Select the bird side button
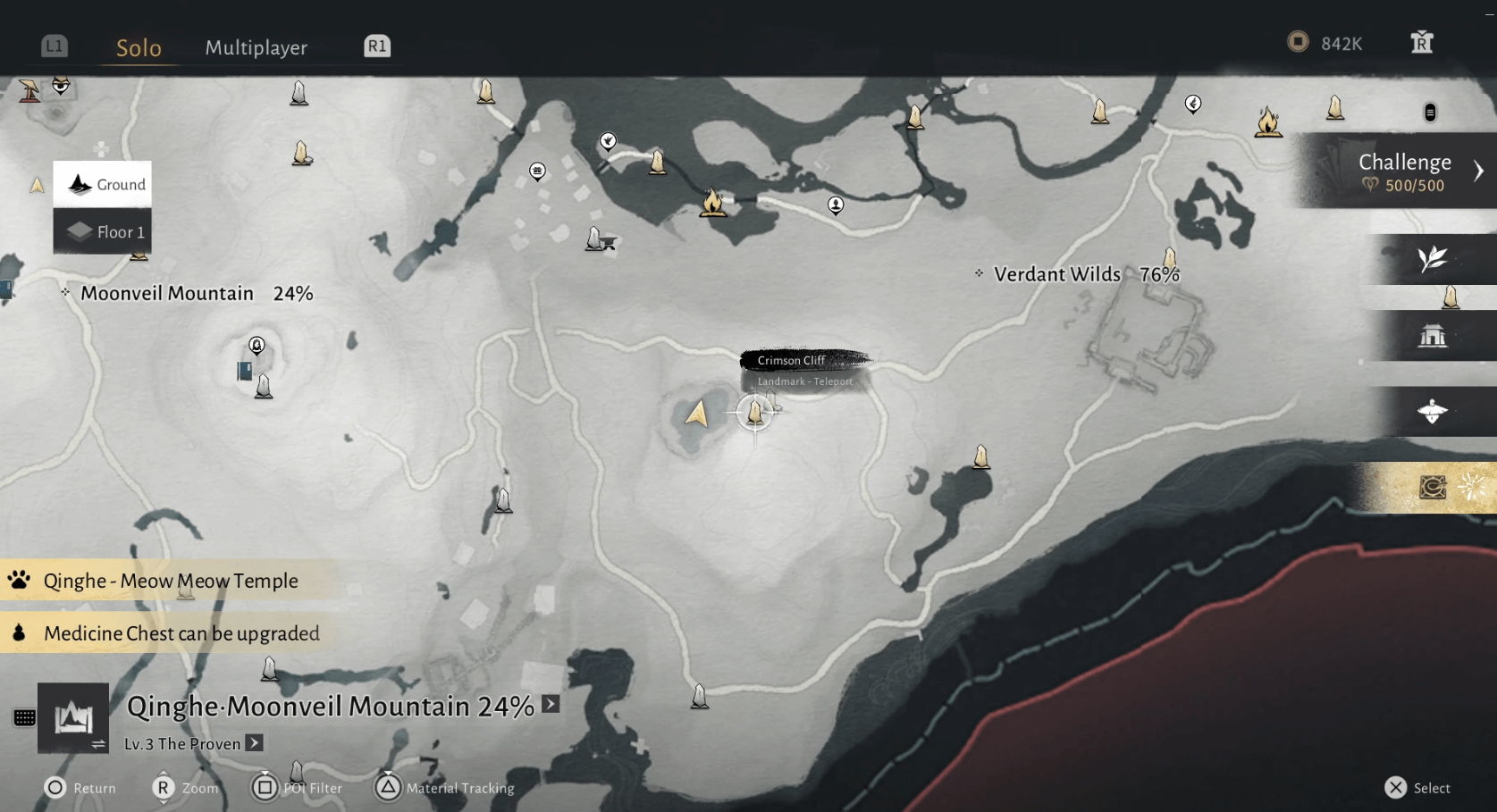The height and width of the screenshot is (812, 1497). click(x=1432, y=412)
